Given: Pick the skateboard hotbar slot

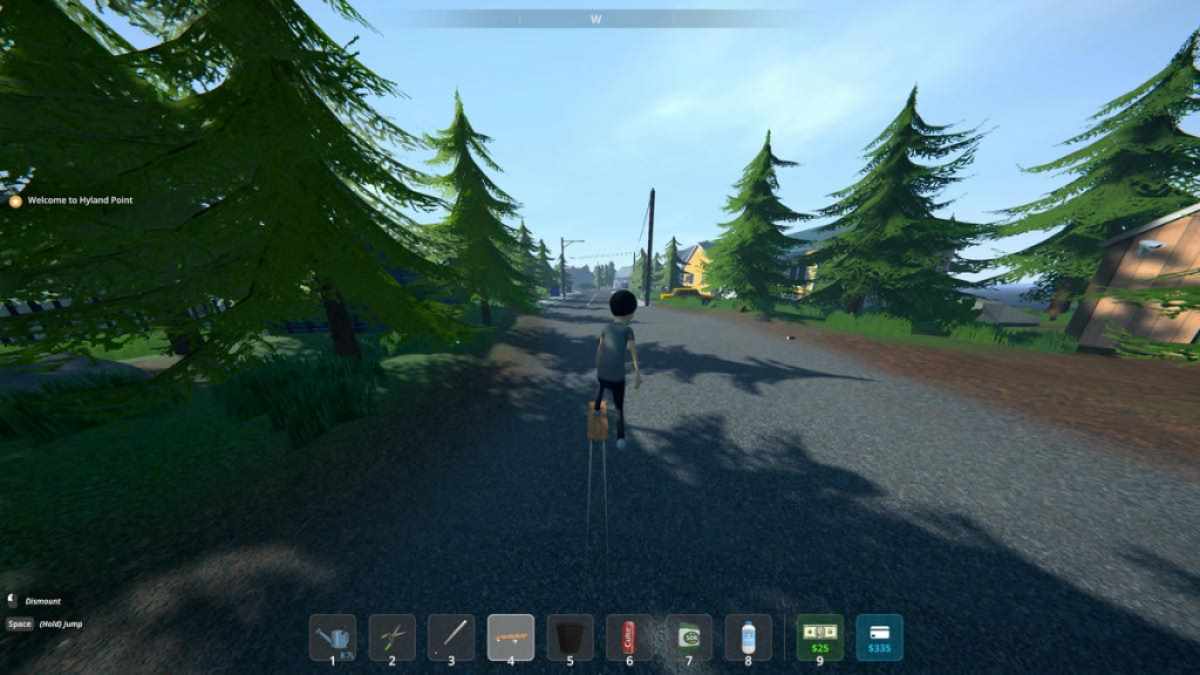Looking at the screenshot, I should click(x=510, y=637).
